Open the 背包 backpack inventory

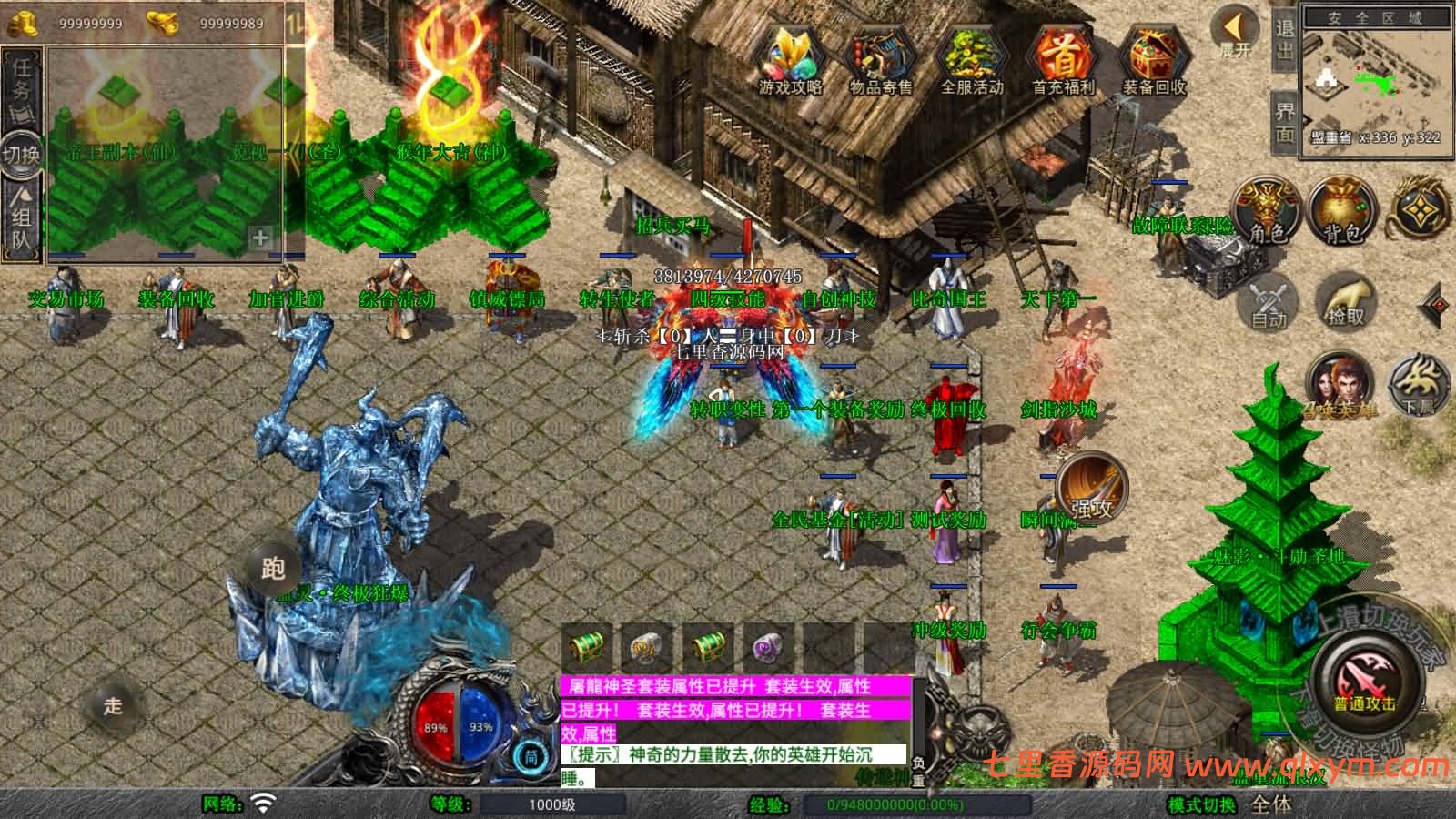click(1342, 211)
